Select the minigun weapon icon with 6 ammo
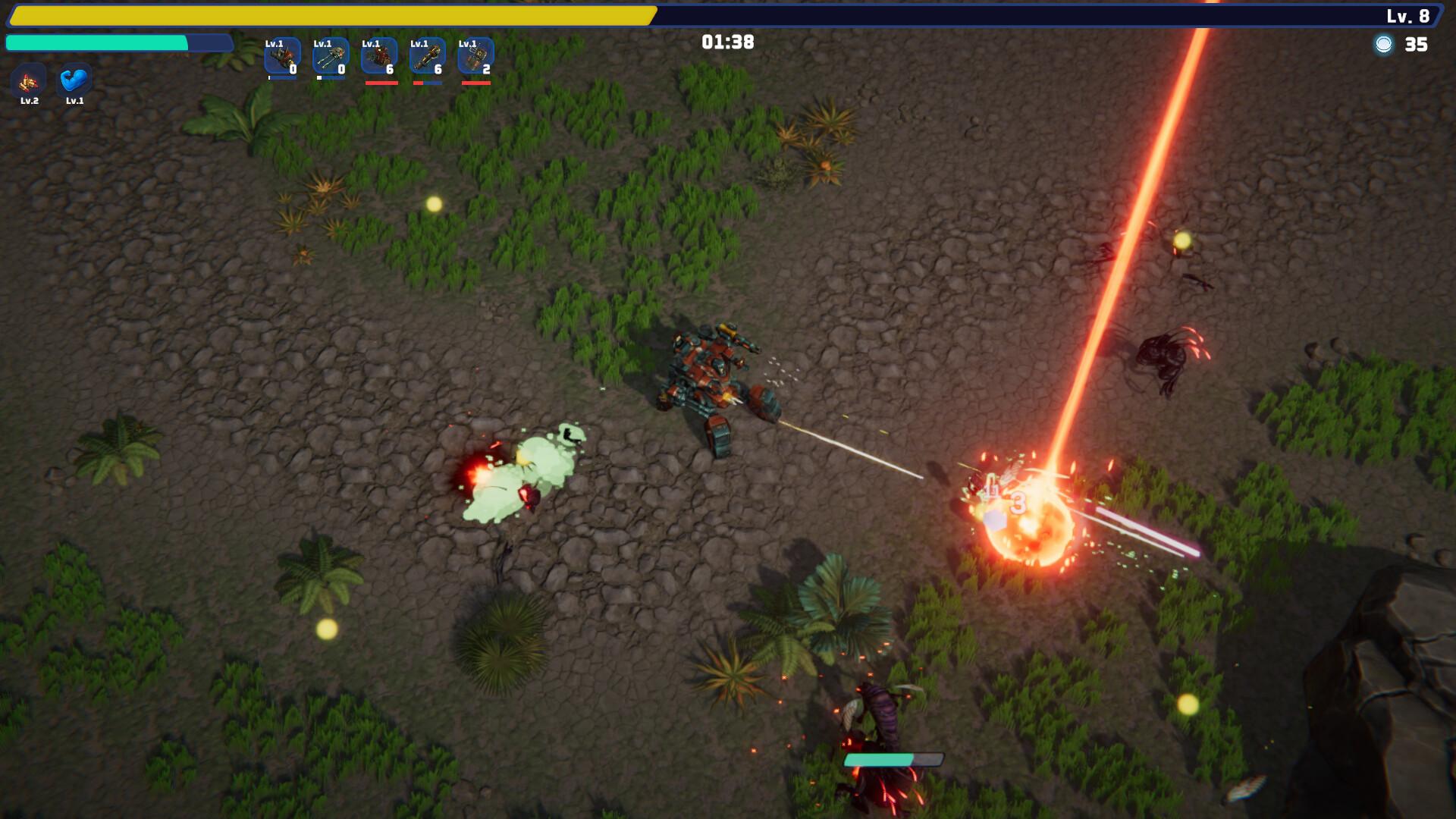1456x819 pixels. coord(428,56)
